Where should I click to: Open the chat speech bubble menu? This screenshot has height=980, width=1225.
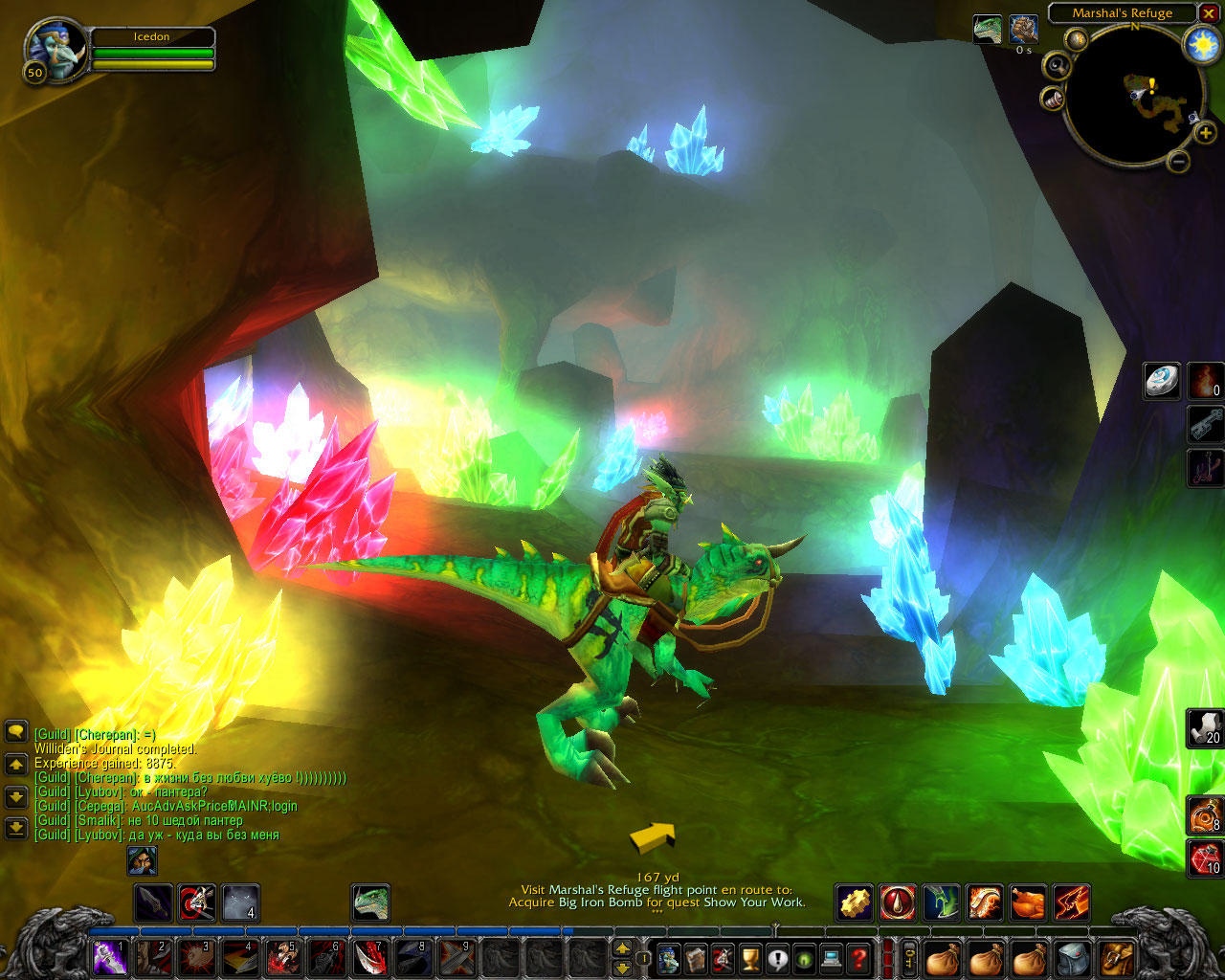(15, 732)
